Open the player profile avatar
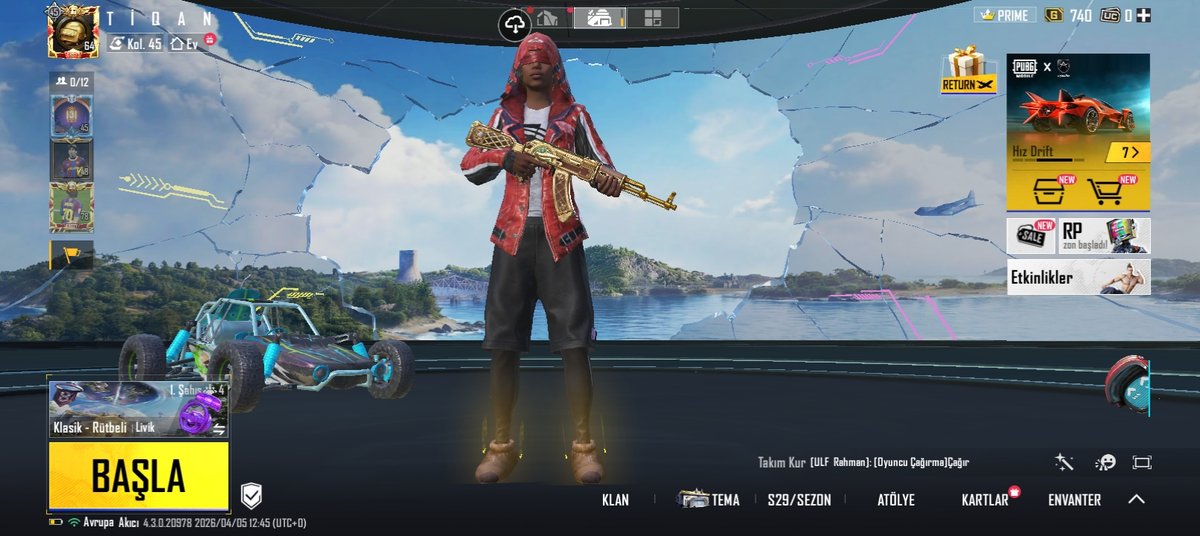Image resolution: width=1200 pixels, height=536 pixels. pyautogui.click(x=73, y=31)
